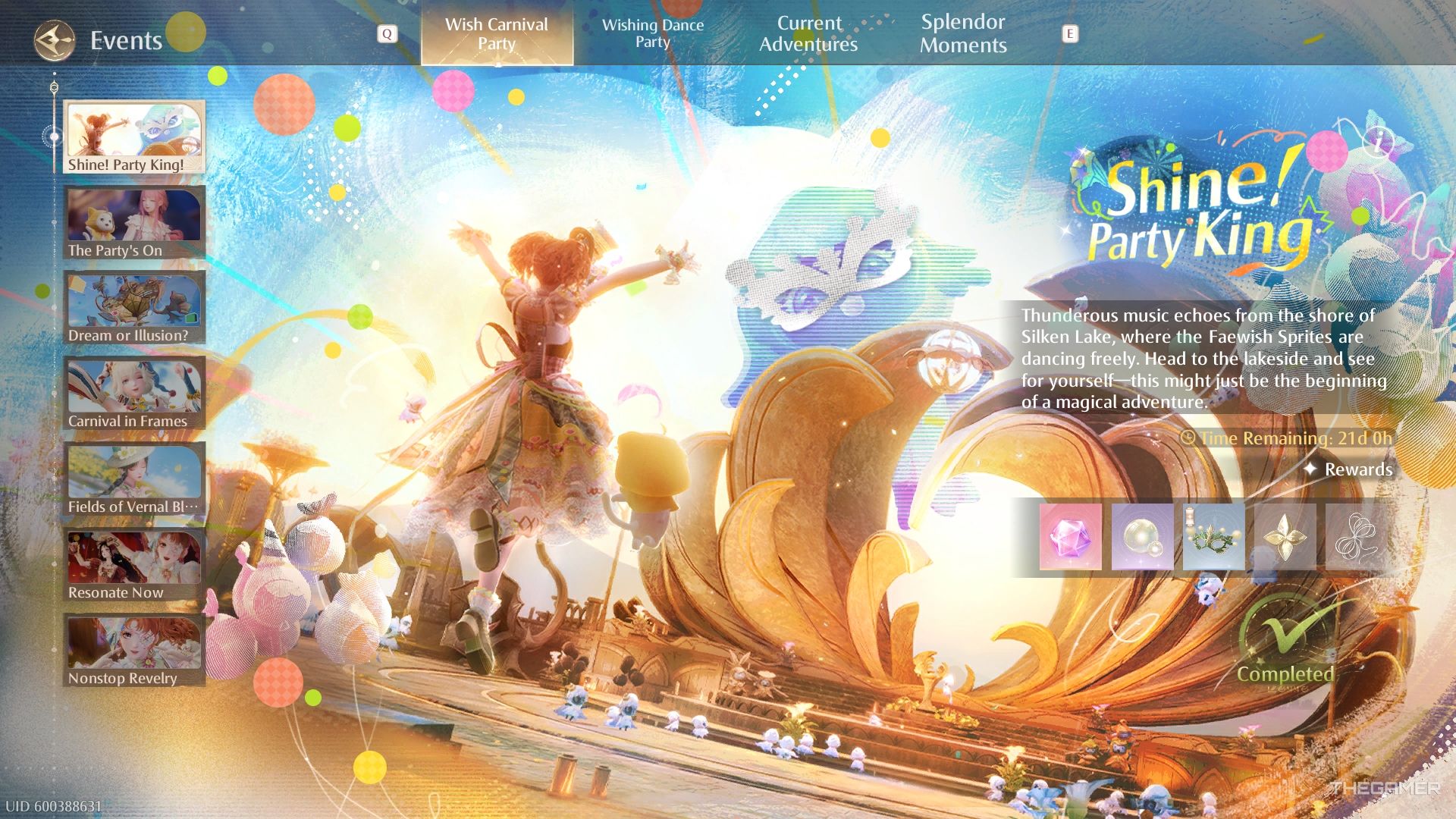
Task: Switch to the Wishing Dance Party tab
Action: [654, 34]
